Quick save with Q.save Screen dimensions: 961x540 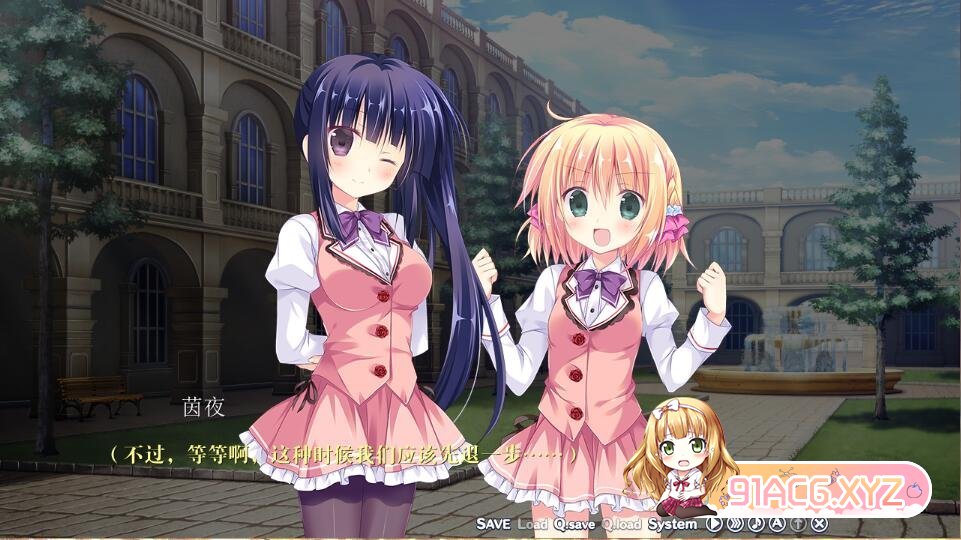click(575, 524)
